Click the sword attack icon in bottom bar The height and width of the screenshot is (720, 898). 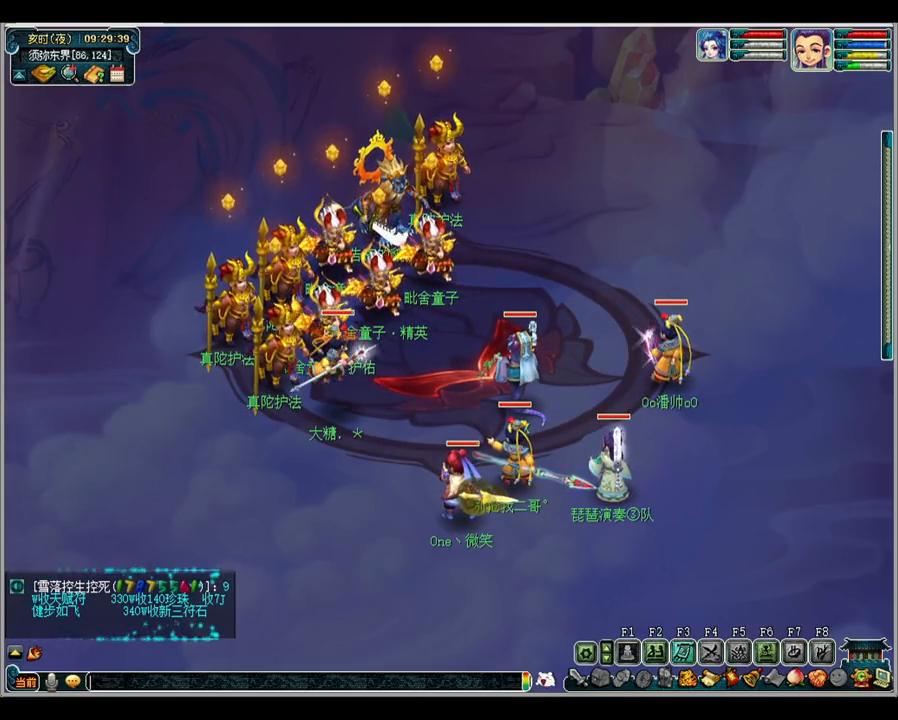click(x=577, y=679)
